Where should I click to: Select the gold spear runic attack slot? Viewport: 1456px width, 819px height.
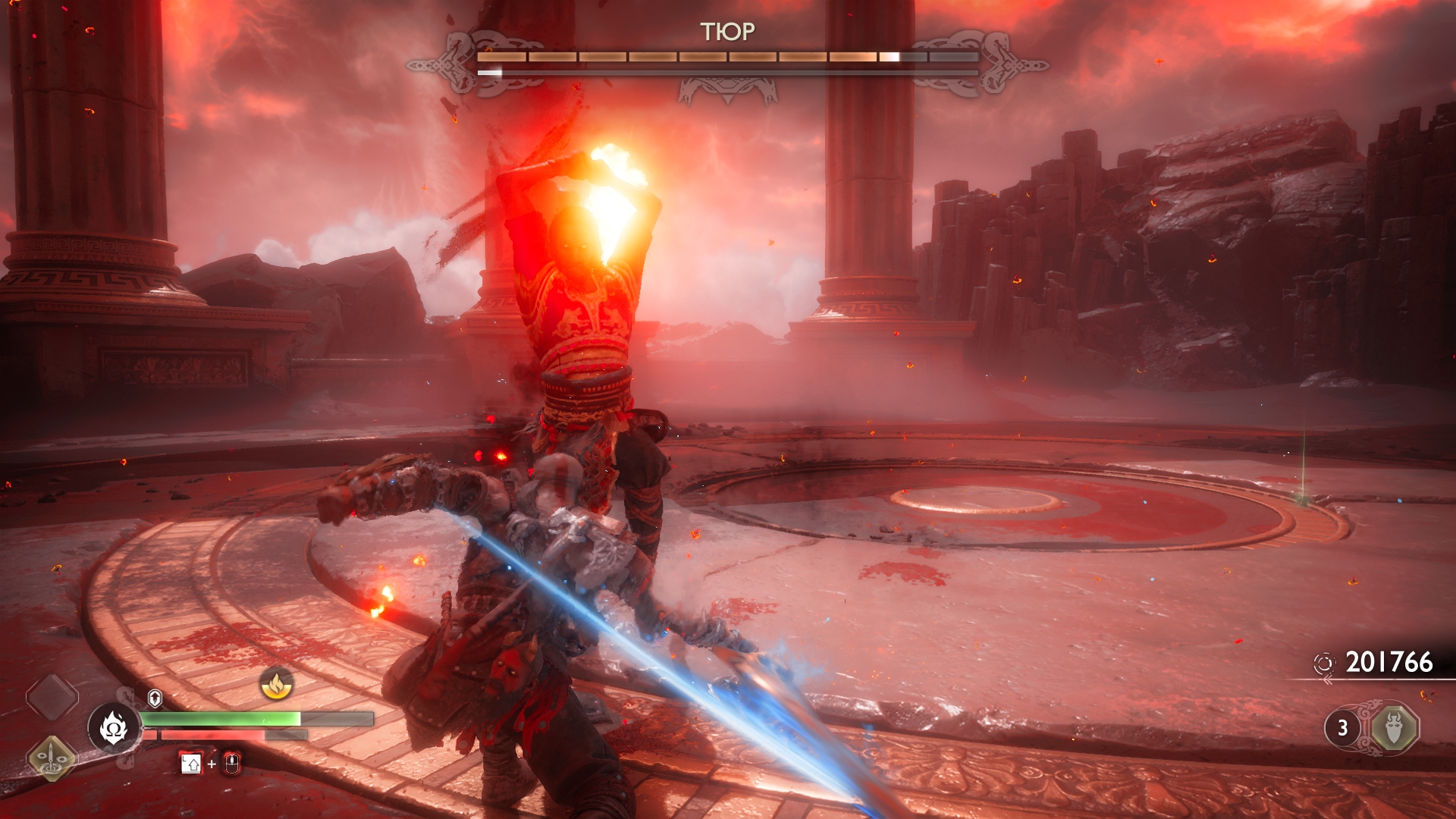coord(52,758)
